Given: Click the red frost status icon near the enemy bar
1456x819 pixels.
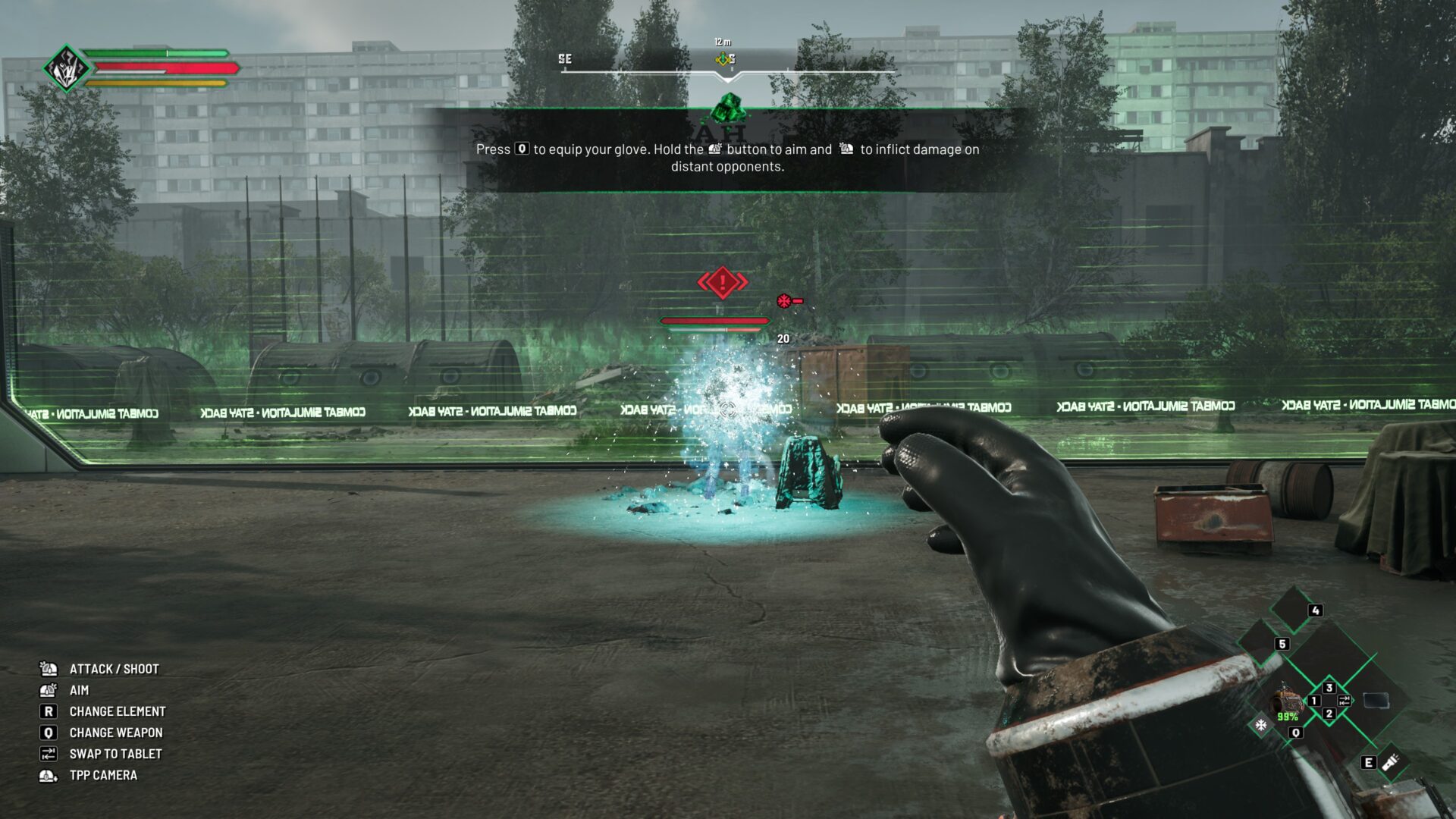Looking at the screenshot, I should 784,301.
